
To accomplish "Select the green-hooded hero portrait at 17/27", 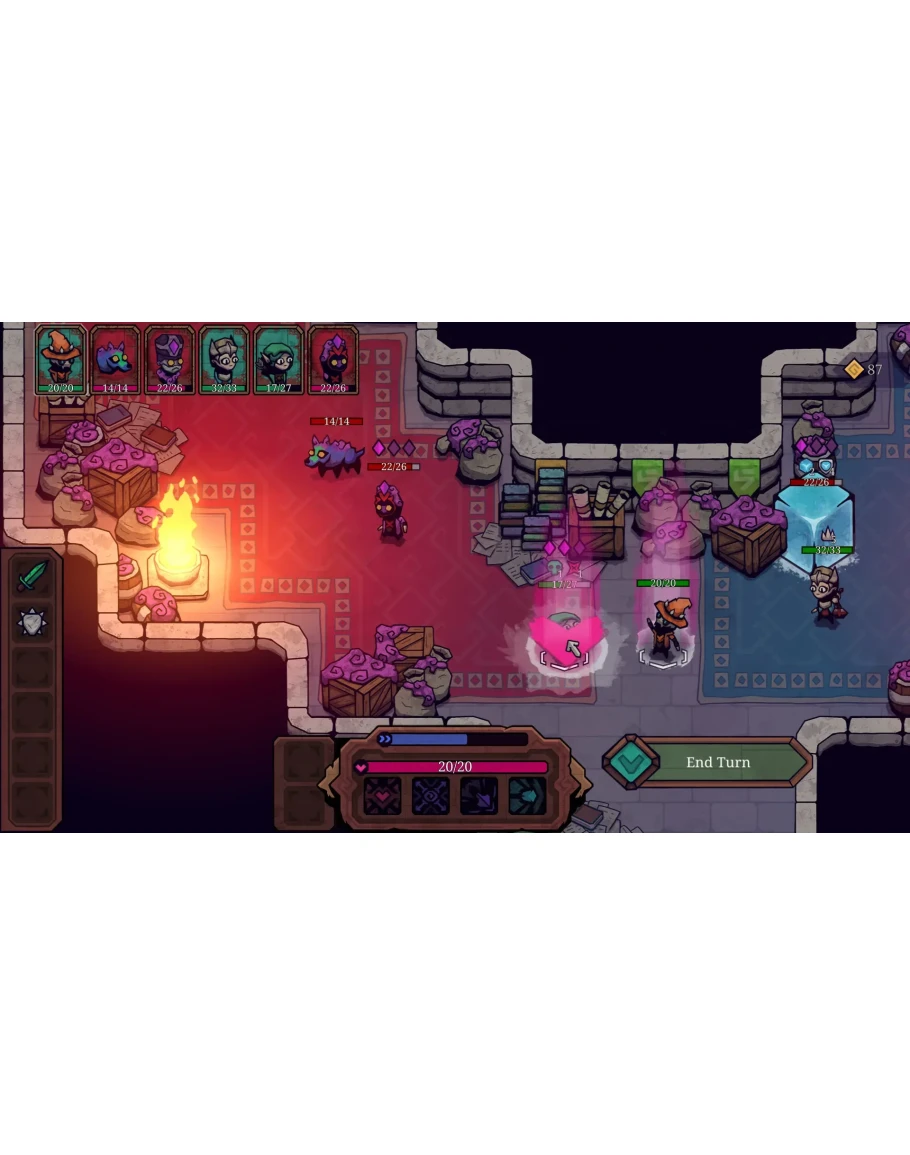I will [277, 360].
